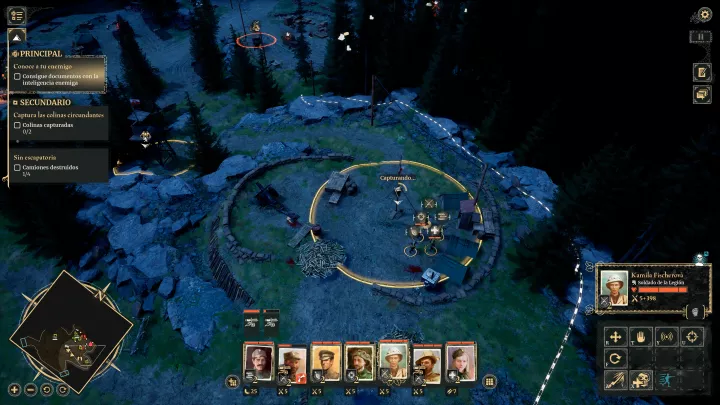Rotate the minimap clockwise

pyautogui.click(x=63, y=388)
